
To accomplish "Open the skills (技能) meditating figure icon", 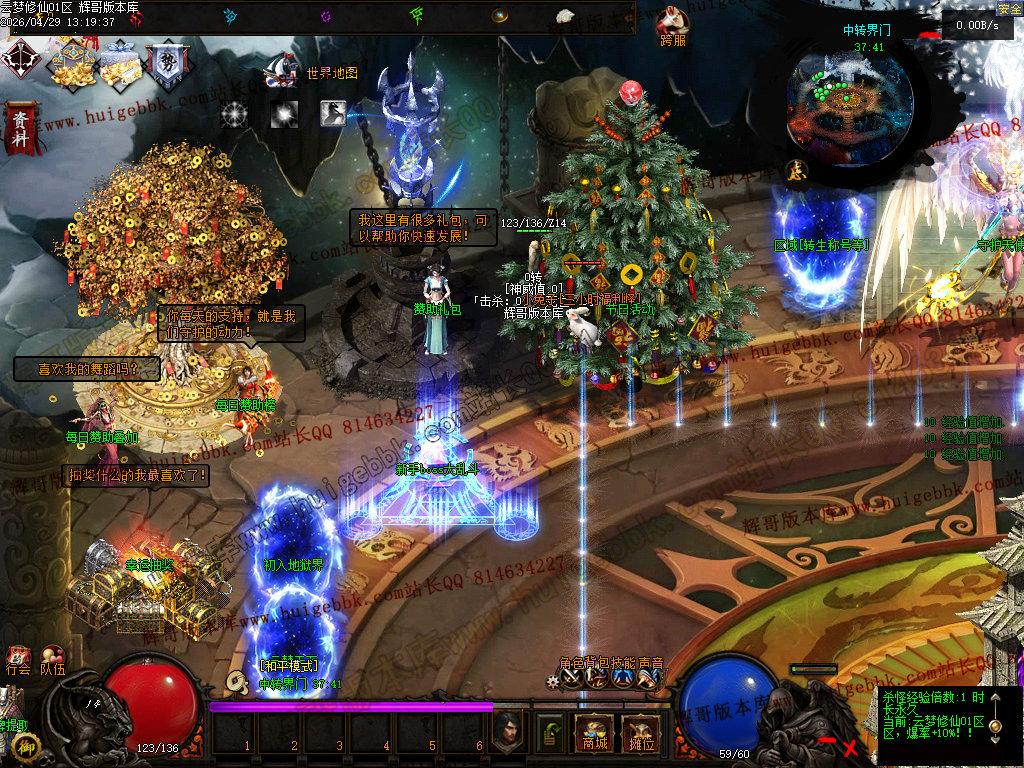I will [622, 678].
